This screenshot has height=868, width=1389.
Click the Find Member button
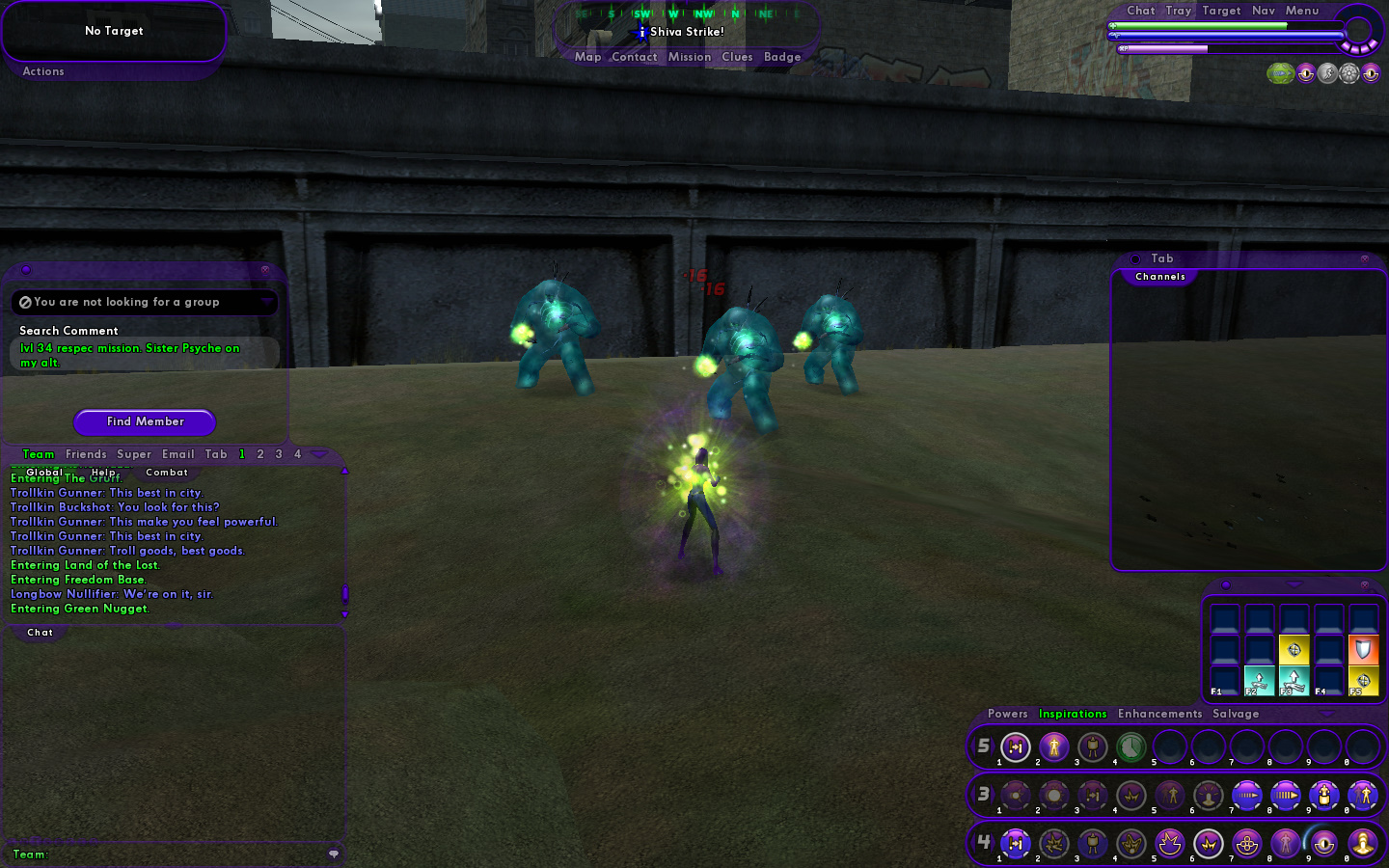pyautogui.click(x=145, y=421)
